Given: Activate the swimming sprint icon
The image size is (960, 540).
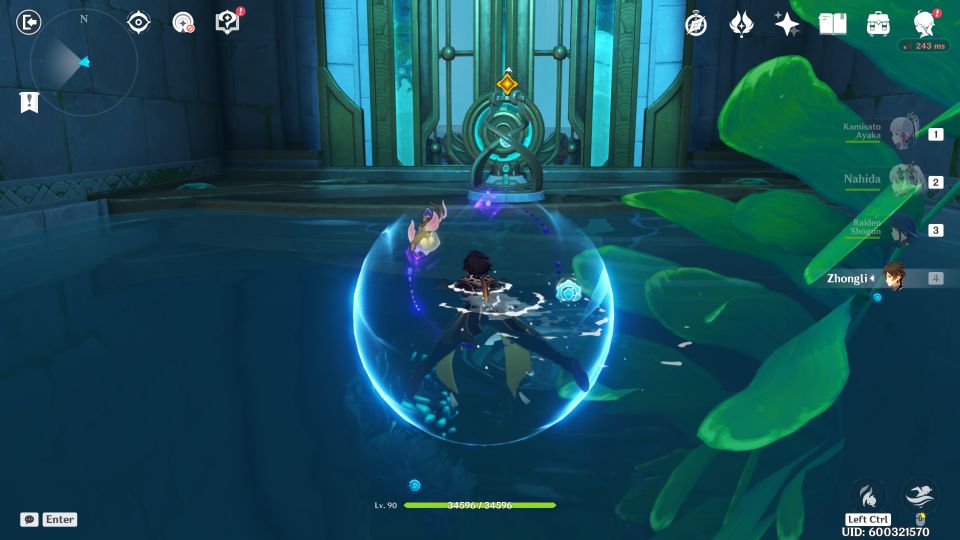Looking at the screenshot, I should [x=920, y=495].
